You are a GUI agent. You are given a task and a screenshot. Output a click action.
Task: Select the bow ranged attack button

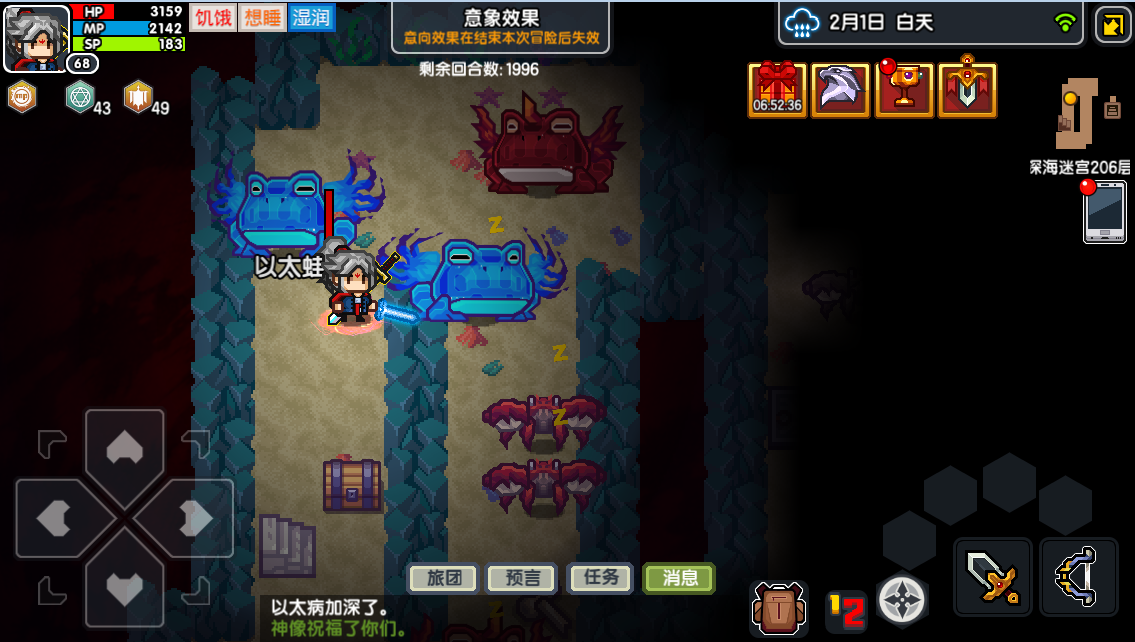pos(1079,577)
